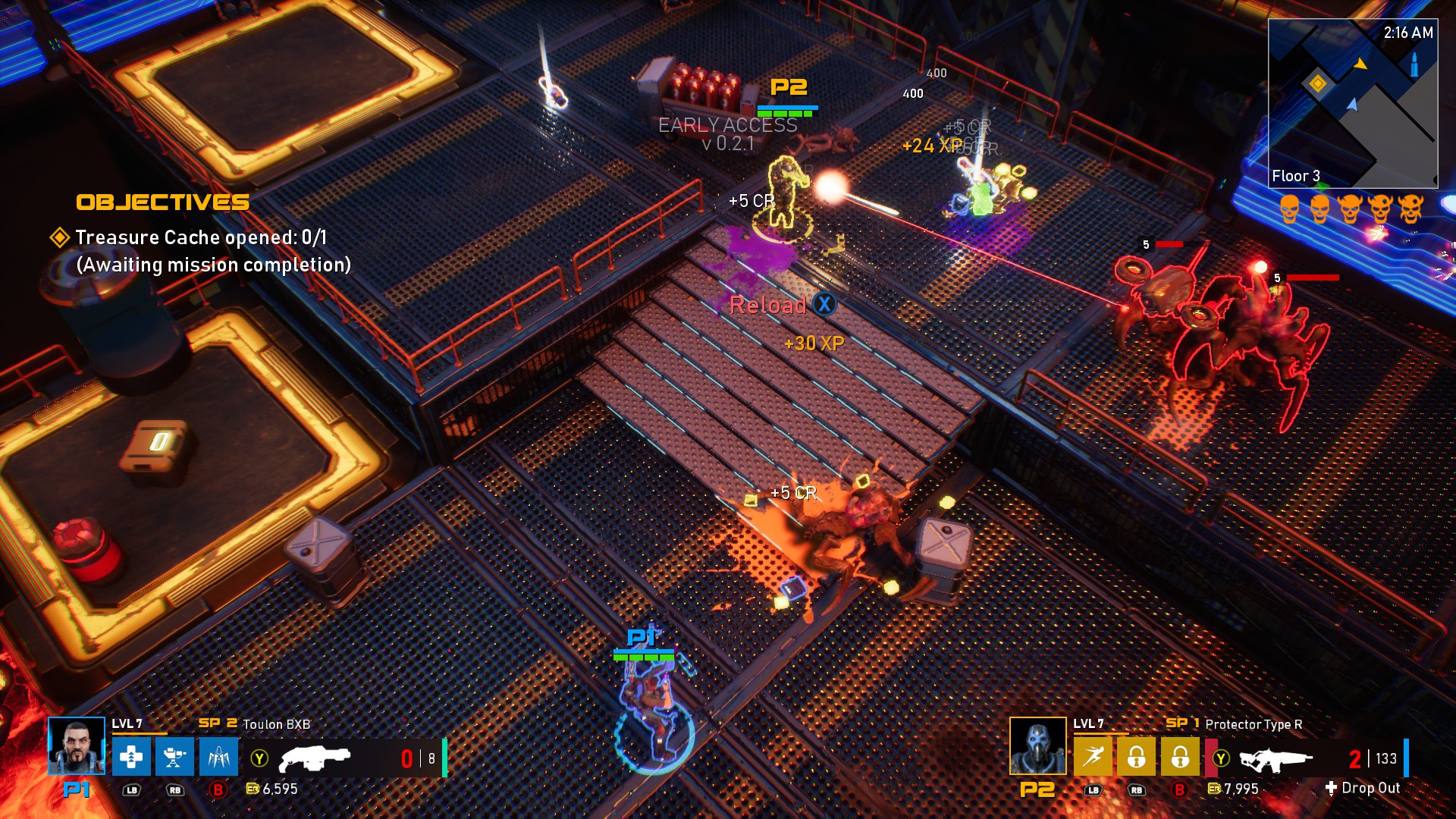Click the Drop Out plus-cross icon

[1331, 789]
